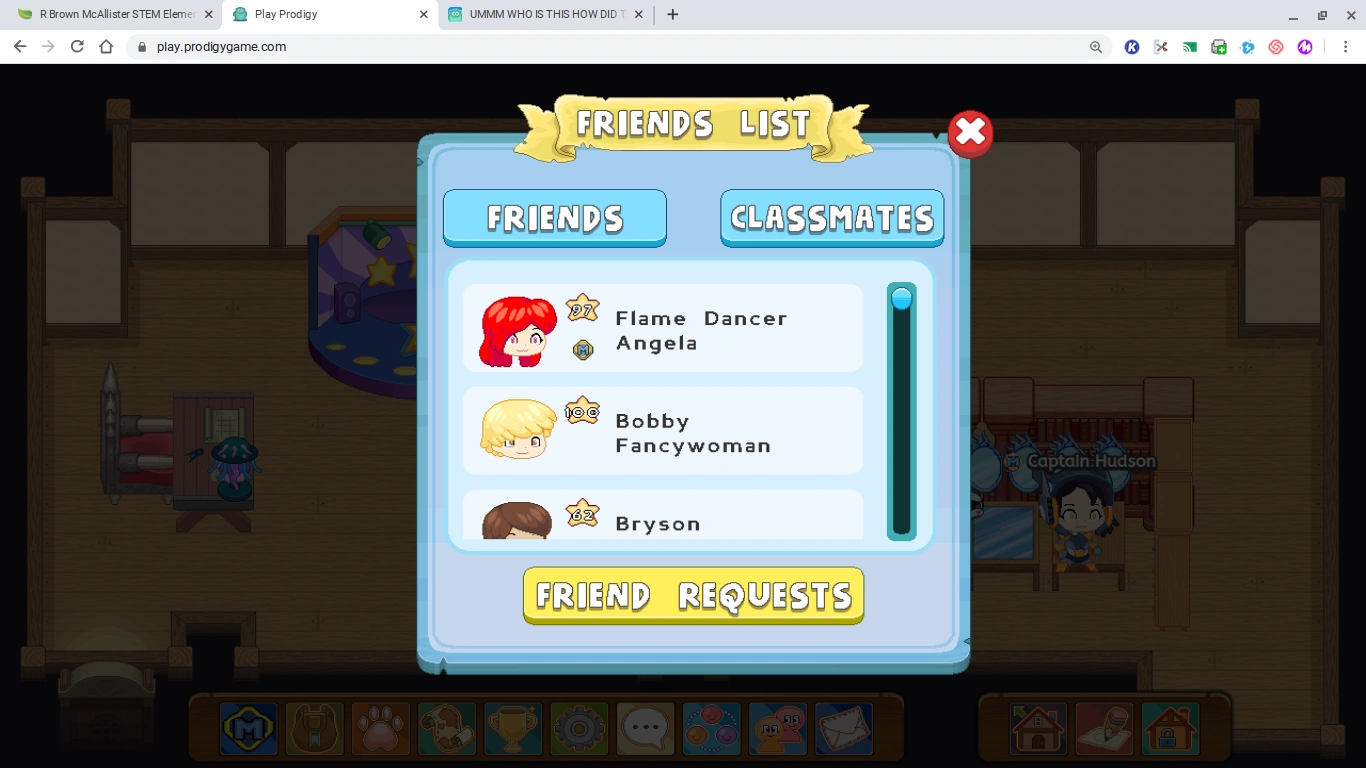Open the mail envelope icon
The height and width of the screenshot is (768, 1366).
843,729
